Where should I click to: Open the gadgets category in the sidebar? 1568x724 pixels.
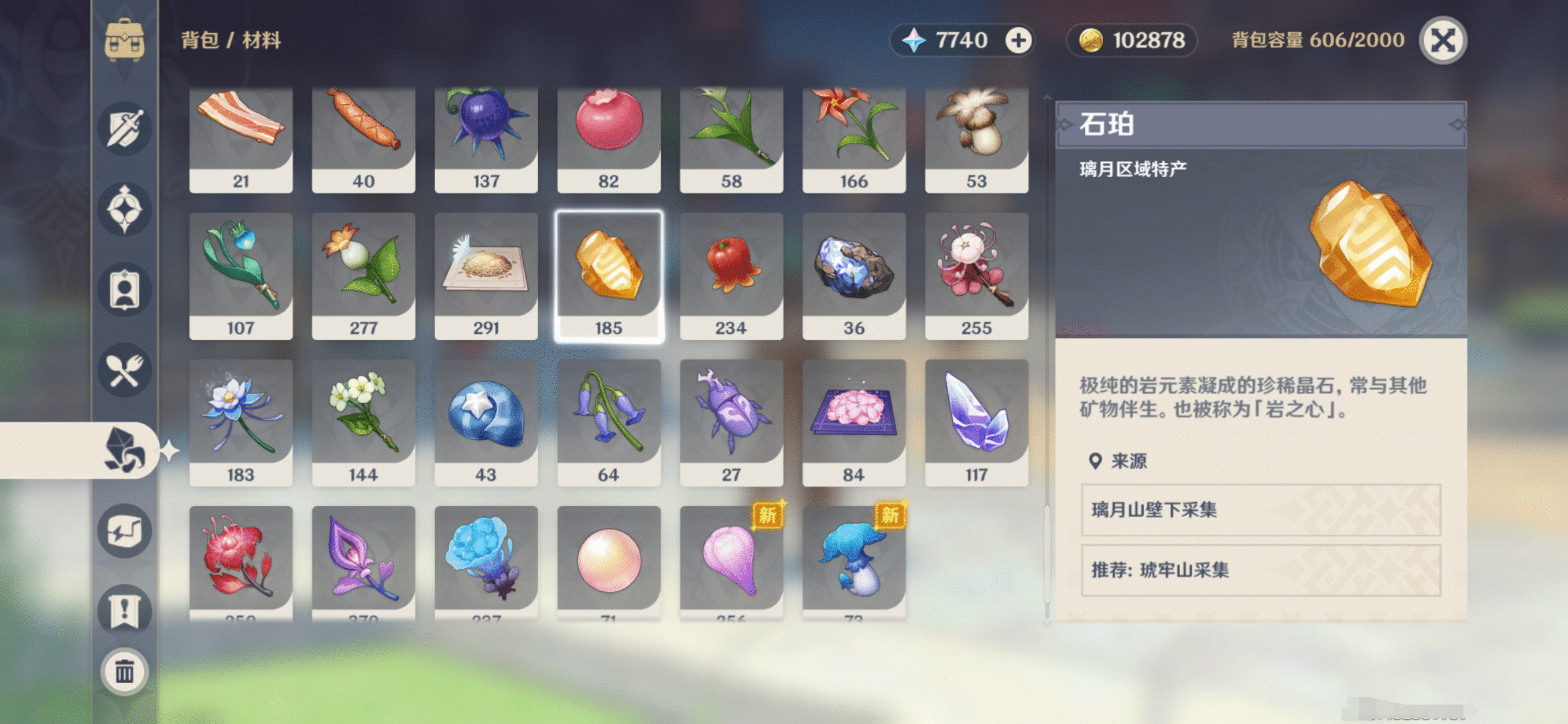coord(125,532)
